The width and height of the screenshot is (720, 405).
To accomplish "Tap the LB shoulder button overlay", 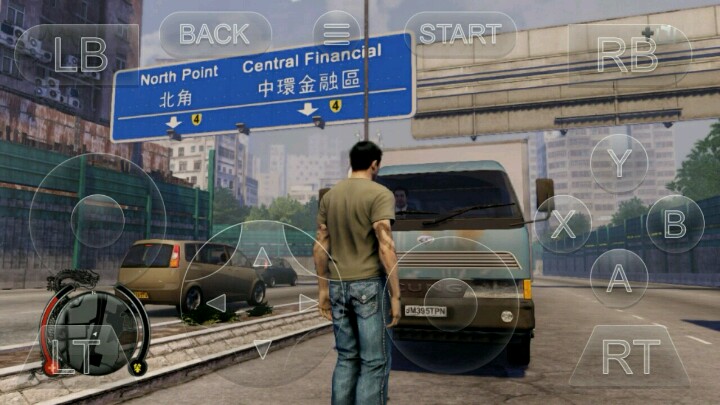I will coord(78,54).
